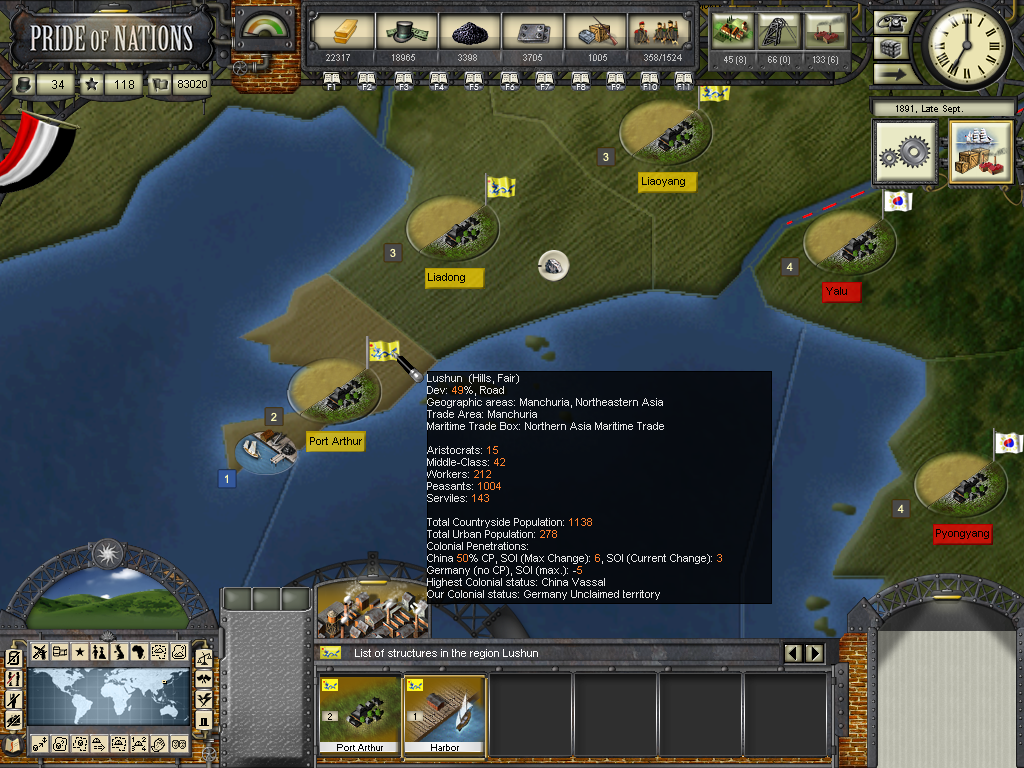Open the red book beside the minimap
Screen dimensions: 1024x768
pyautogui.click(x=14, y=743)
